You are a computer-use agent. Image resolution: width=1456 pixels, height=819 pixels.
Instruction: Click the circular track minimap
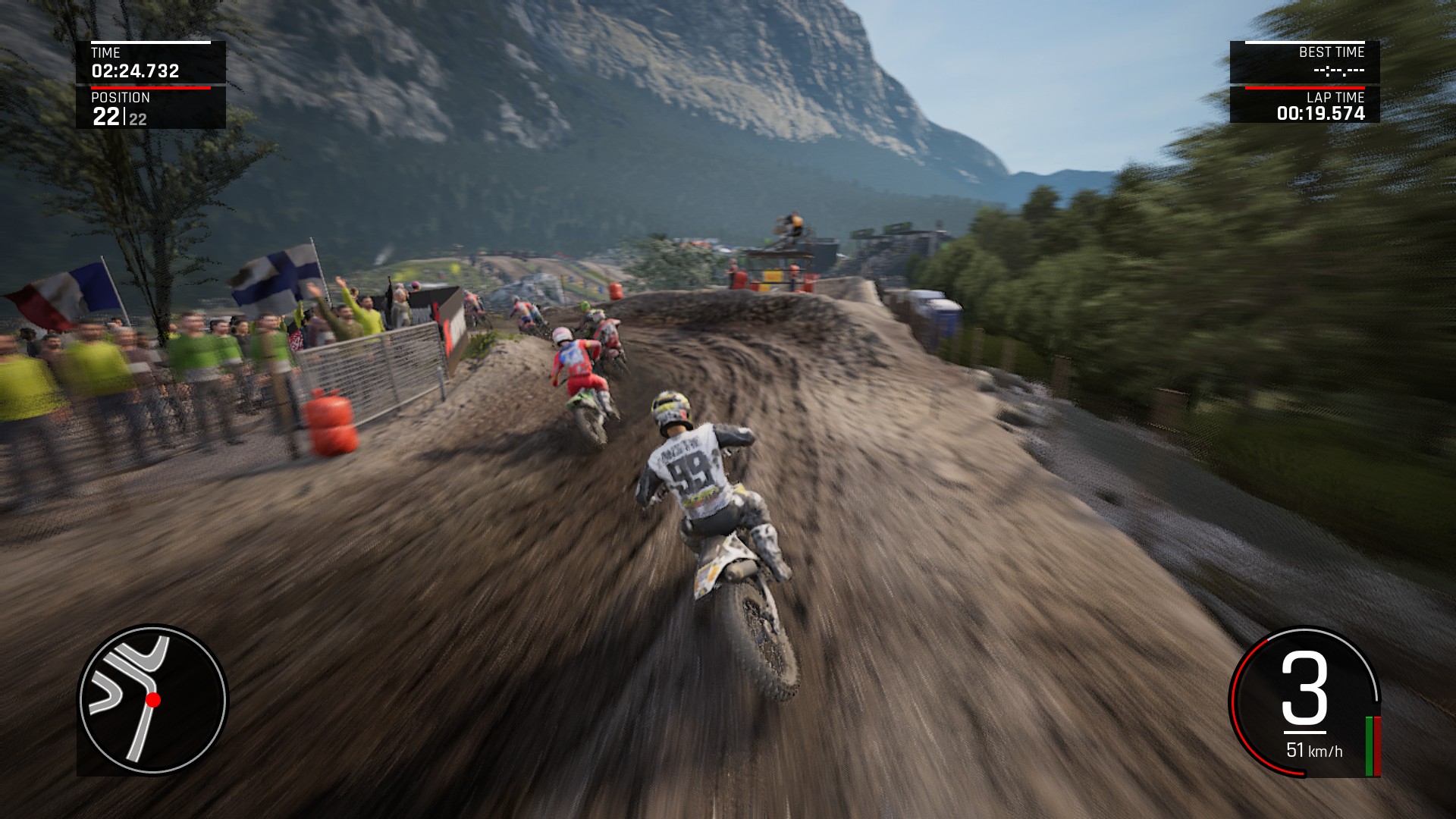152,699
